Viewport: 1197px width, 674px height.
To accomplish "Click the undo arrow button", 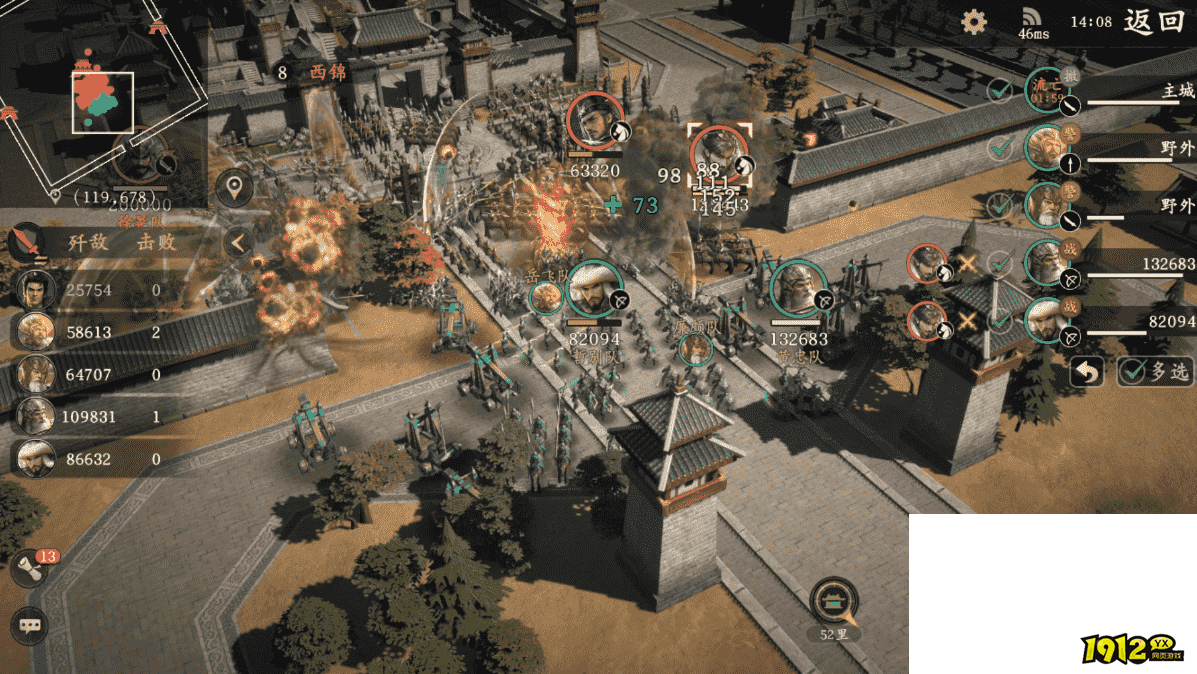I will click(x=1088, y=372).
